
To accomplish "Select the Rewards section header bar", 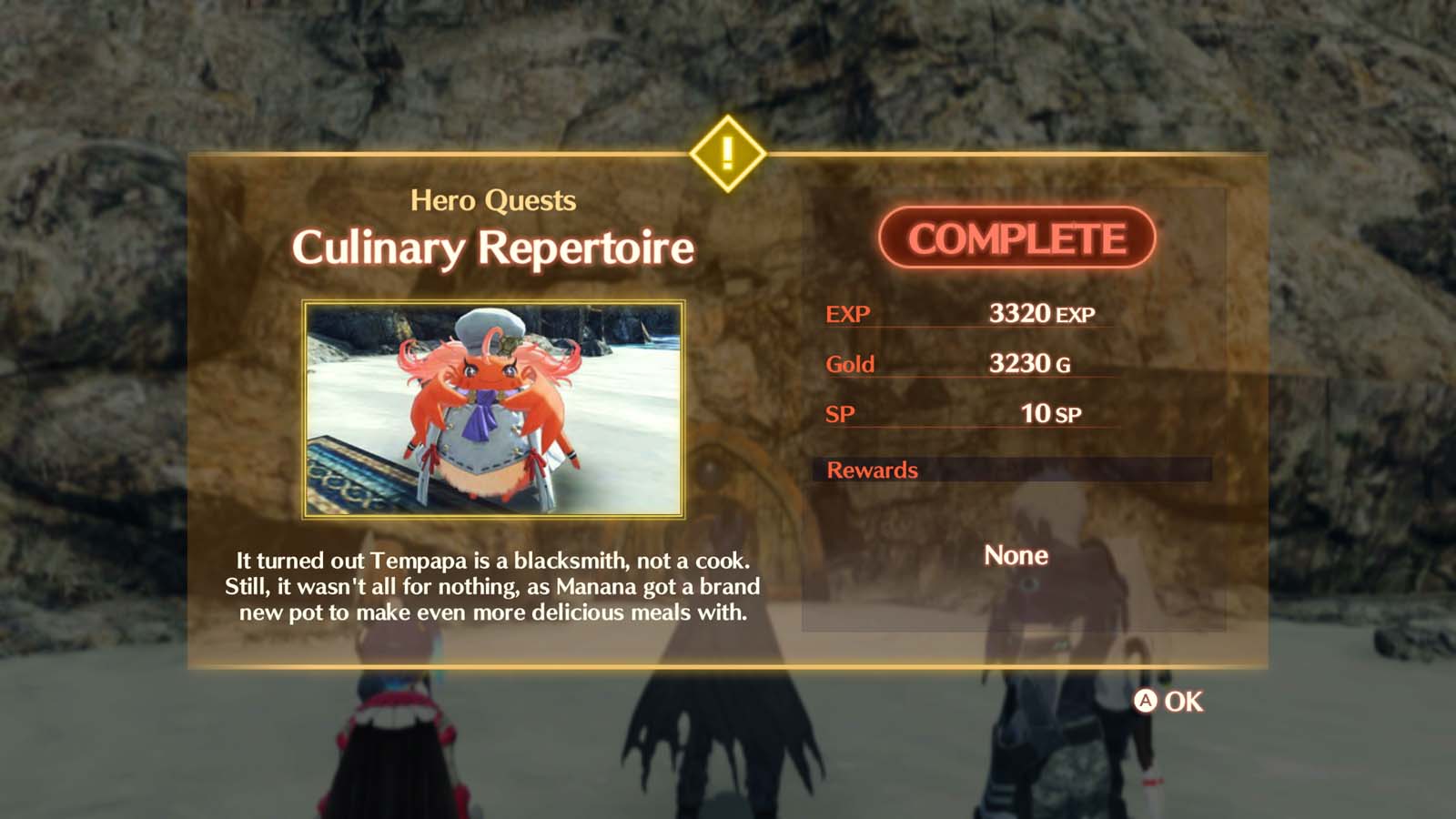I will (871, 470).
